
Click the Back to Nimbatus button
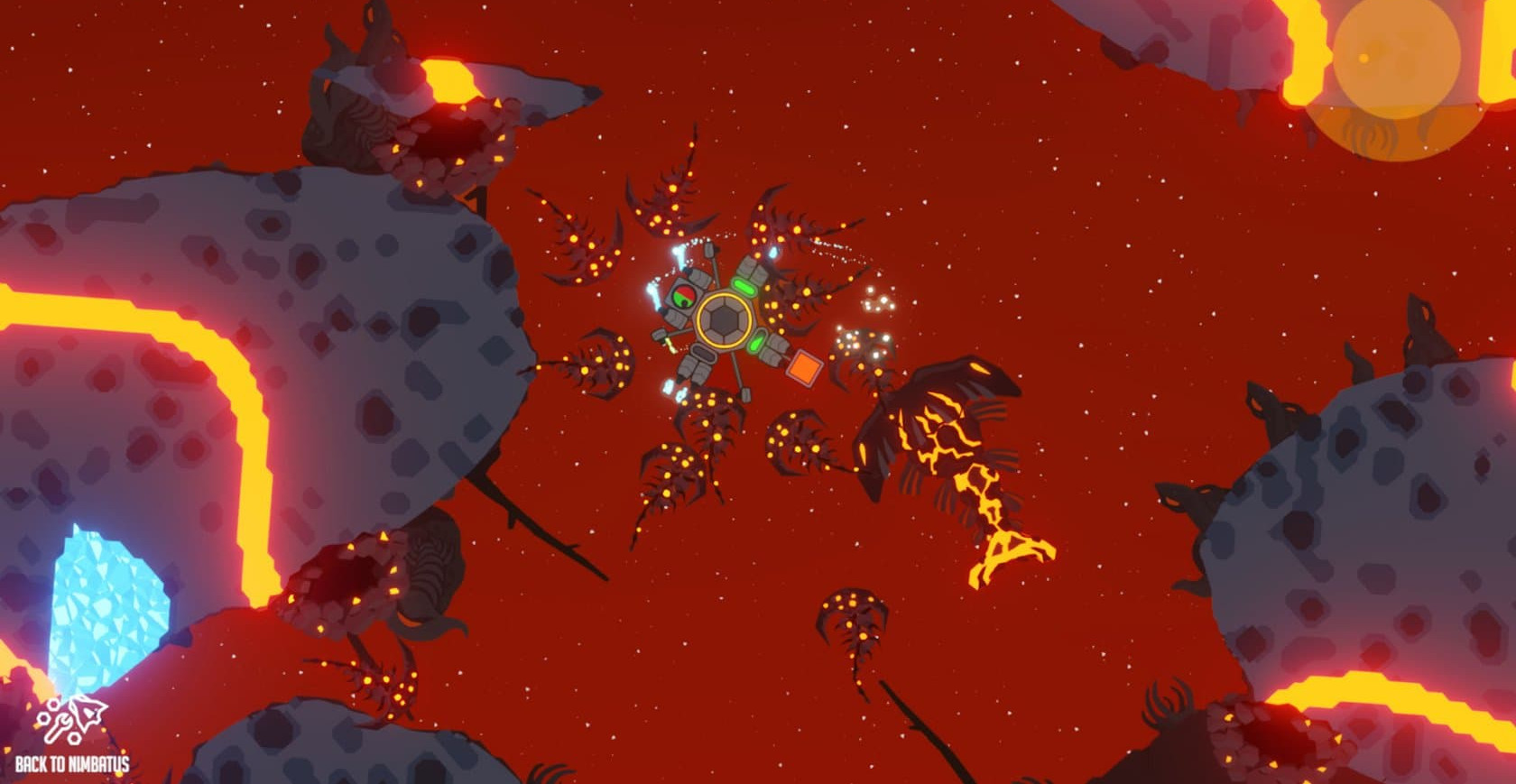click(72, 736)
